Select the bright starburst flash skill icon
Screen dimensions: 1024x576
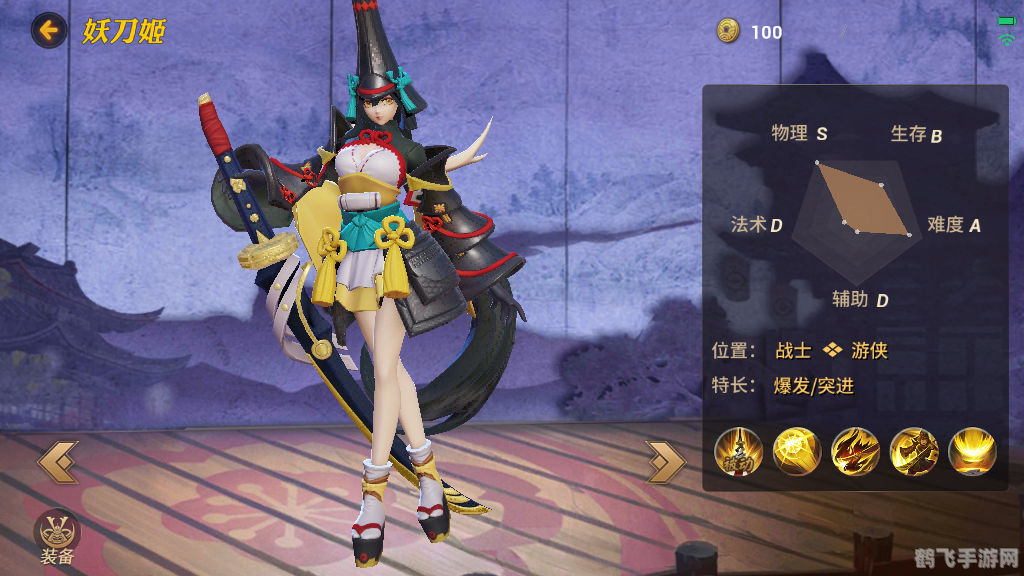(797, 451)
